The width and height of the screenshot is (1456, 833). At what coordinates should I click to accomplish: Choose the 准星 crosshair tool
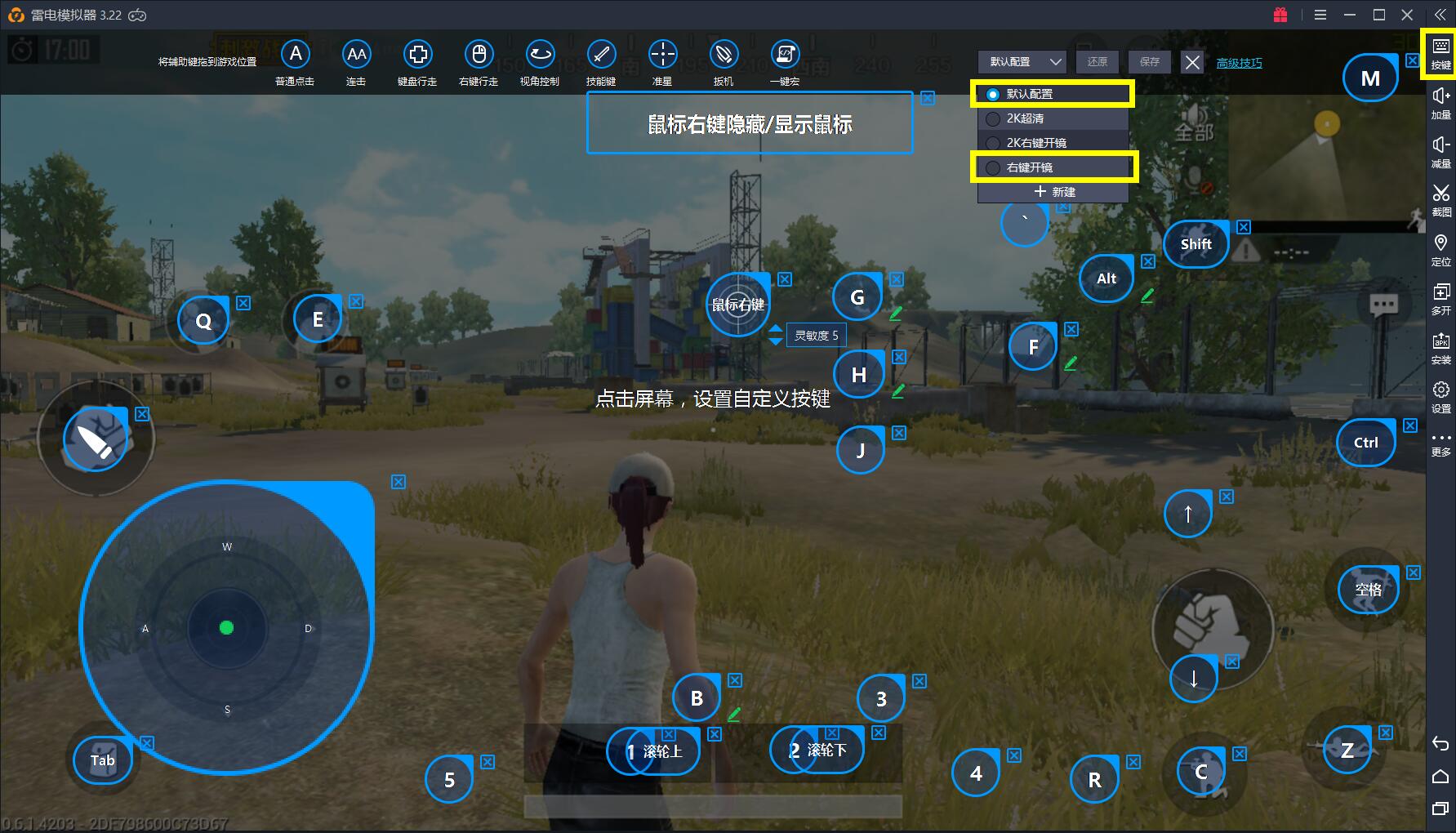click(662, 55)
